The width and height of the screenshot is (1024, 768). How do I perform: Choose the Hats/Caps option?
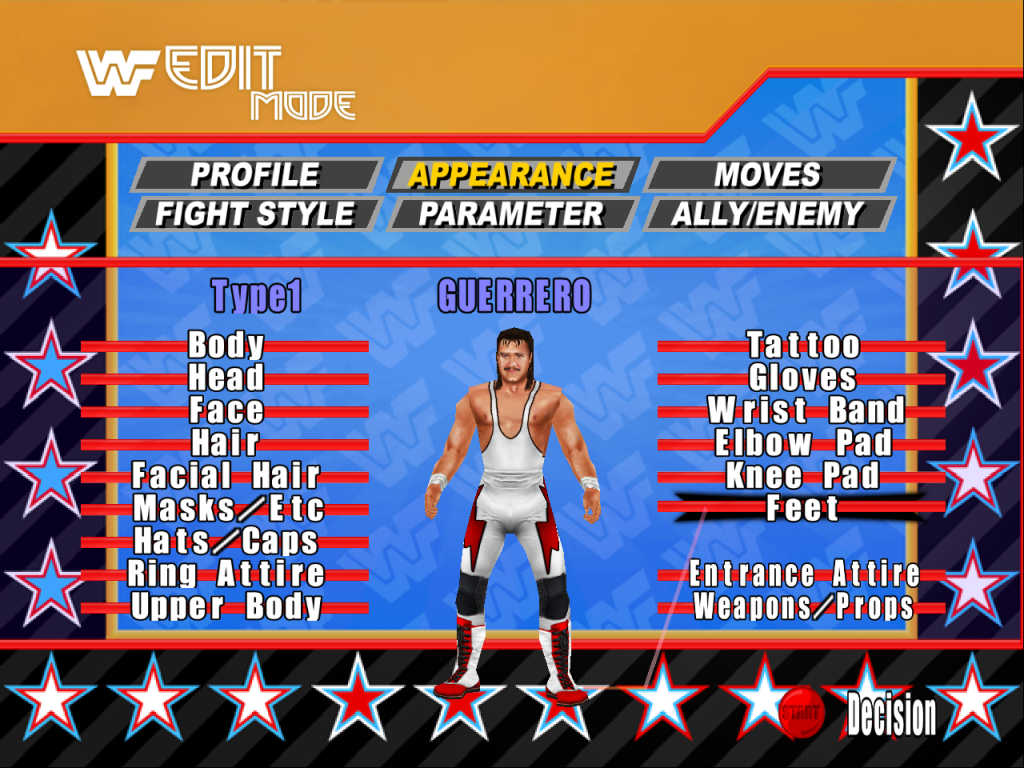[x=226, y=541]
